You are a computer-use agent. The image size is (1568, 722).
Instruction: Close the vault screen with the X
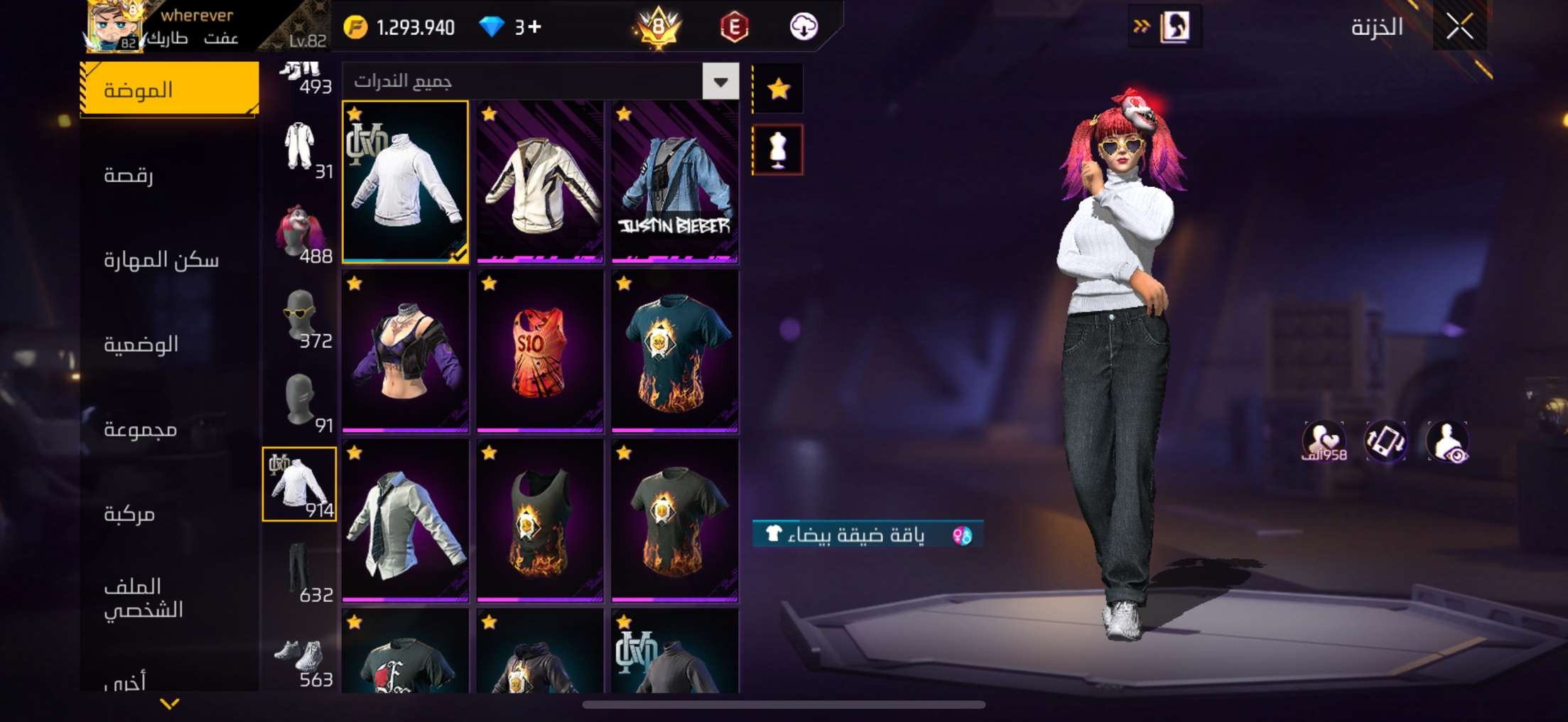coord(1459,27)
